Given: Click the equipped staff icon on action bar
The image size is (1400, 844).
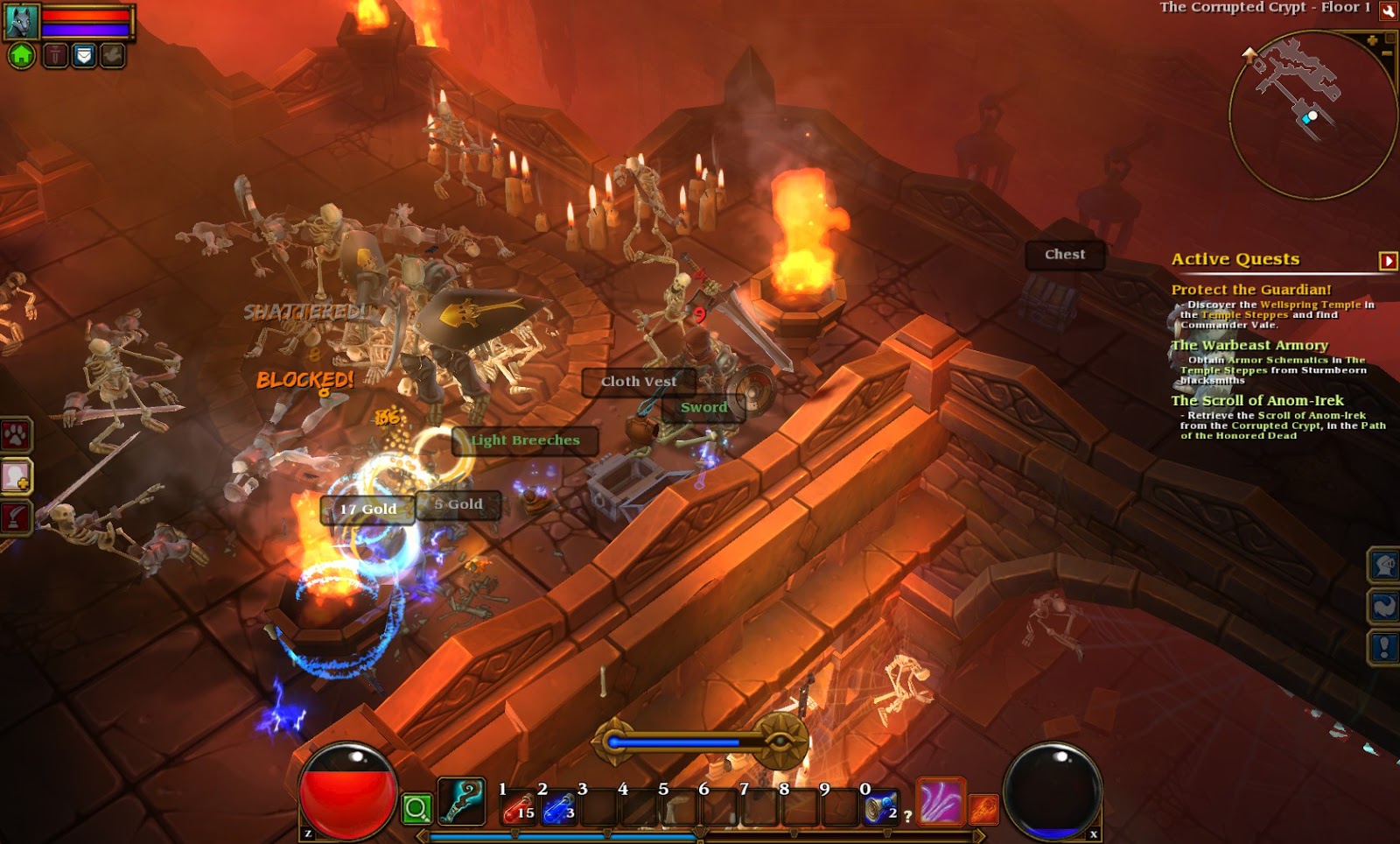Looking at the screenshot, I should (x=460, y=803).
